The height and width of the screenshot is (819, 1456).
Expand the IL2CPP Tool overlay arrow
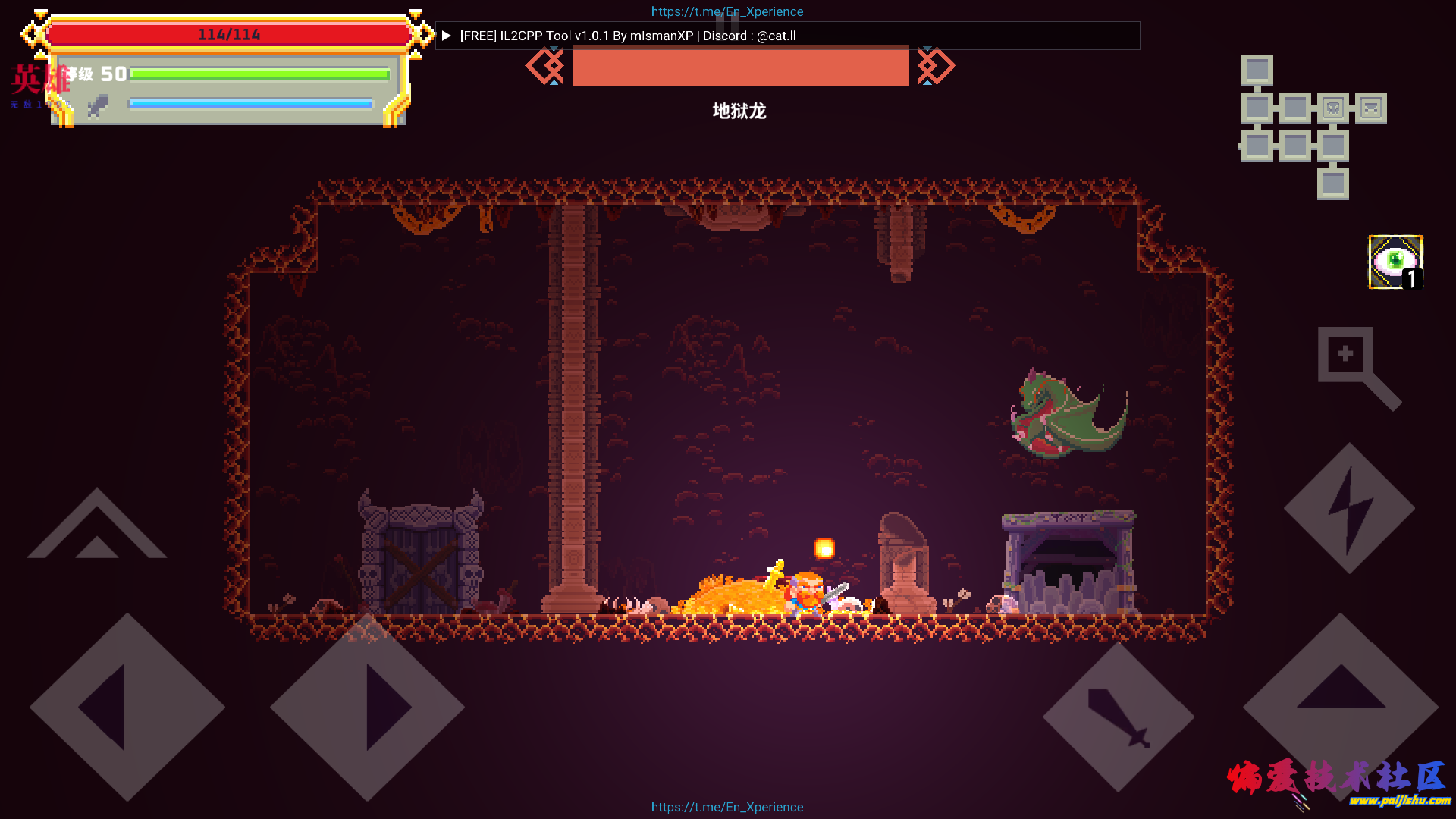(447, 36)
